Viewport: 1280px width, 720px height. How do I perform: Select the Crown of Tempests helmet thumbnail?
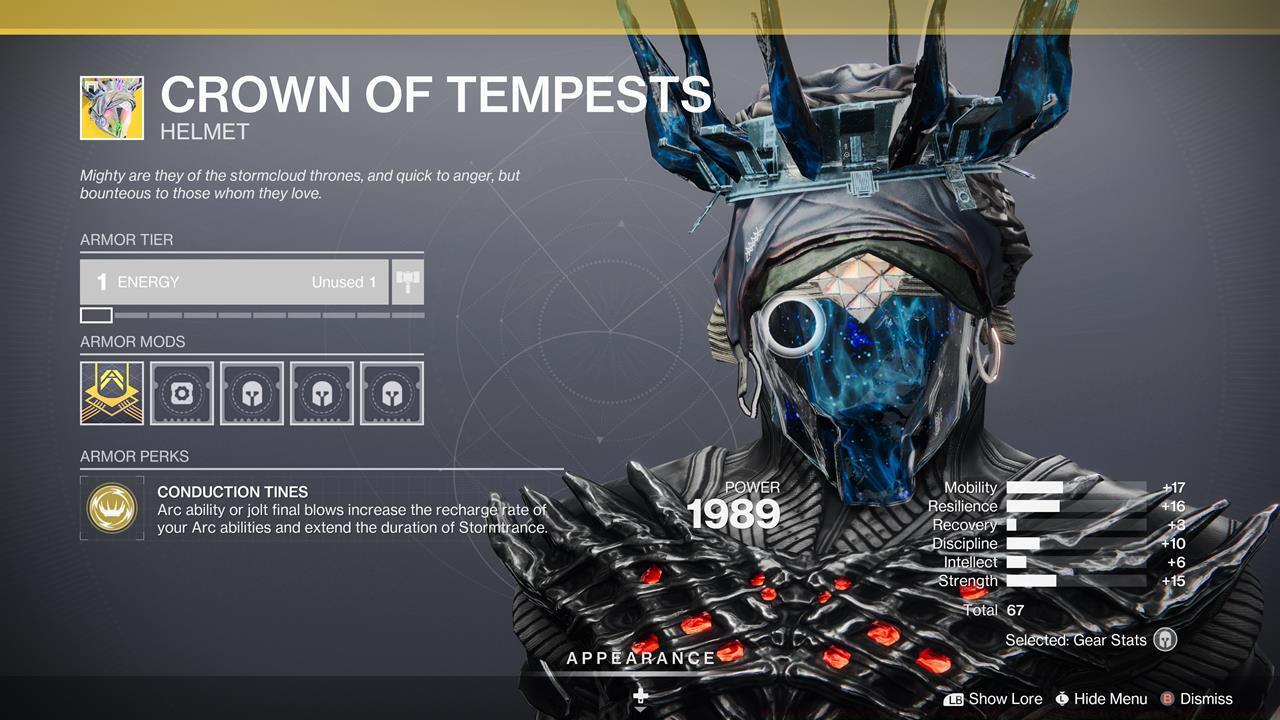pyautogui.click(x=110, y=107)
